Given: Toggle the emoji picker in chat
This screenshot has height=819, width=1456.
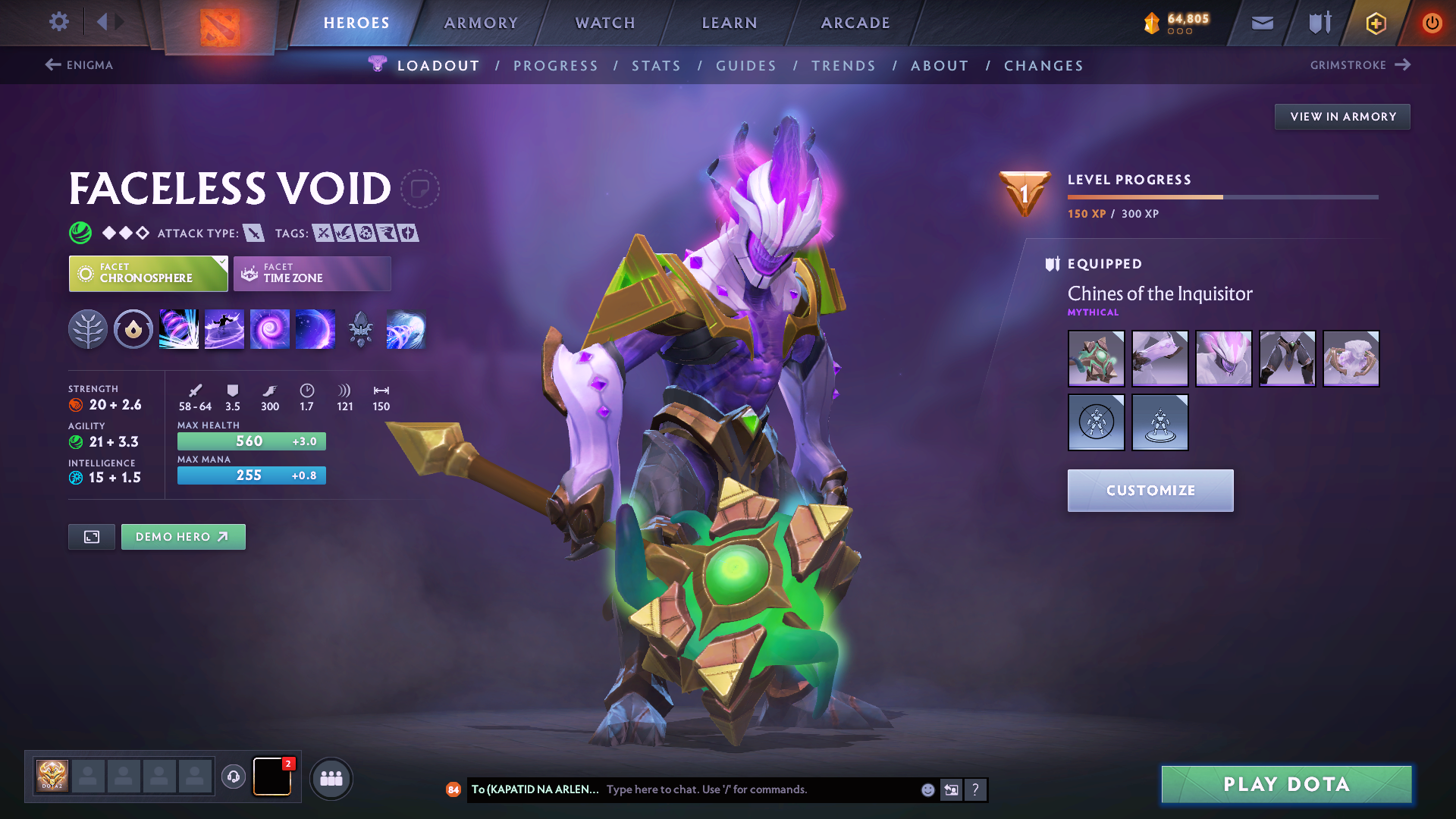Looking at the screenshot, I should pyautogui.click(x=927, y=789).
